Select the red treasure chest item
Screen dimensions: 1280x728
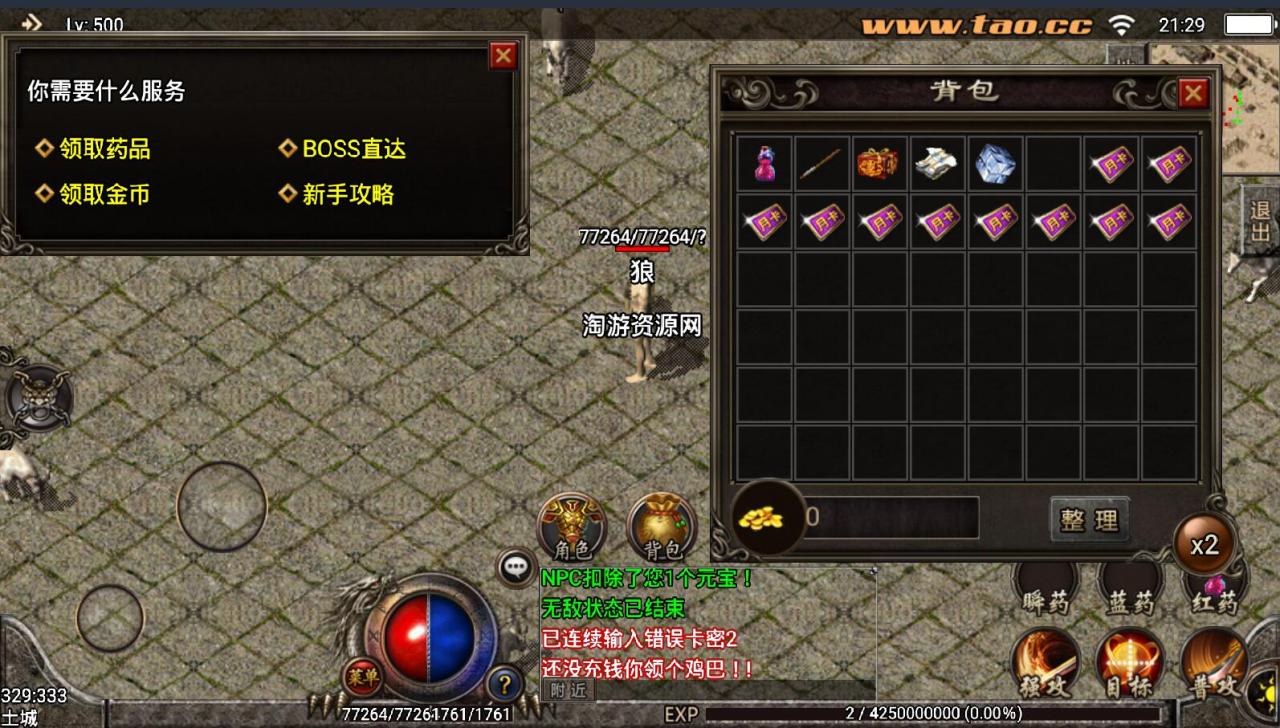click(880, 164)
